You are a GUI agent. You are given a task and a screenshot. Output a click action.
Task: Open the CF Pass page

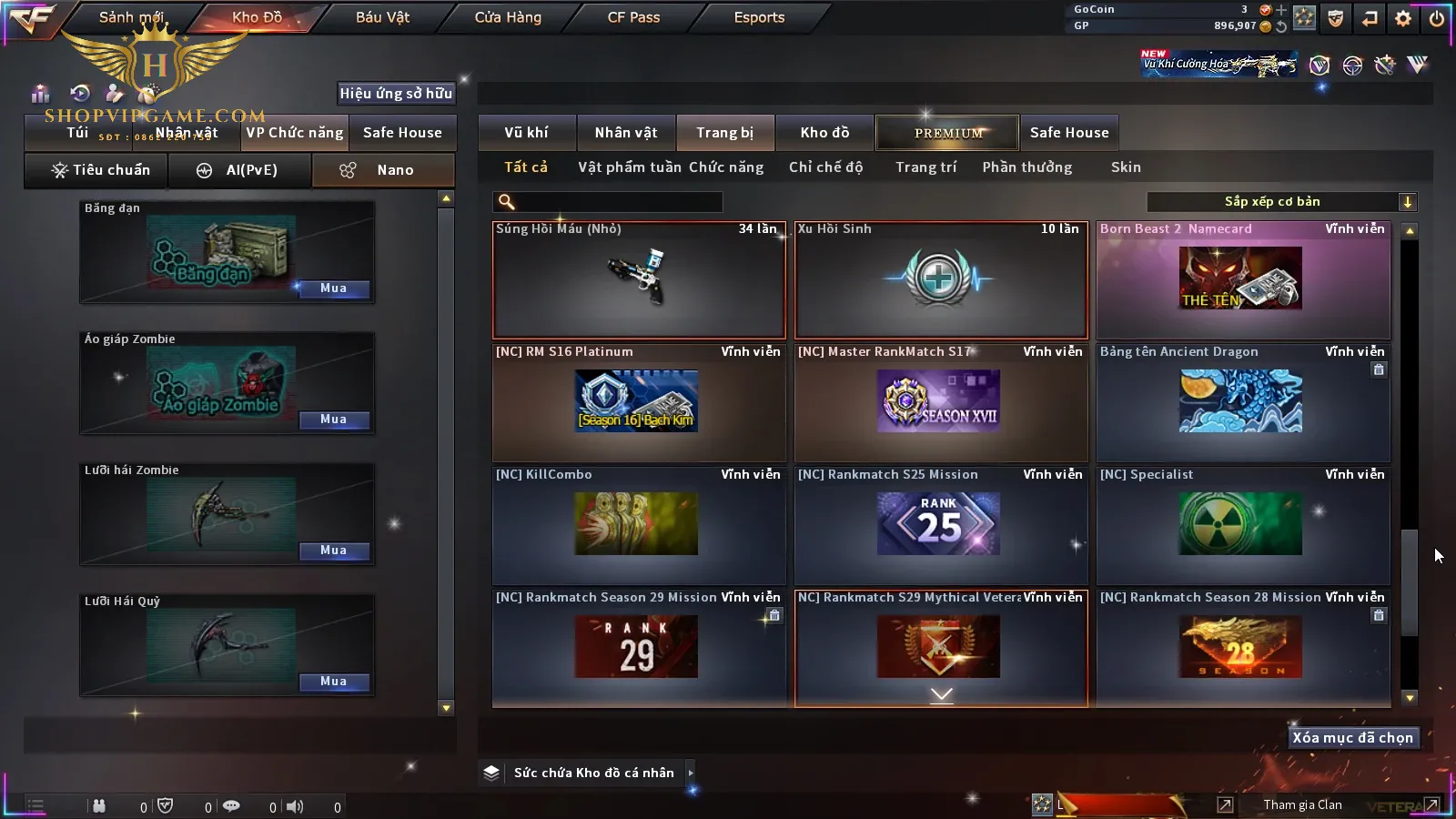click(633, 17)
